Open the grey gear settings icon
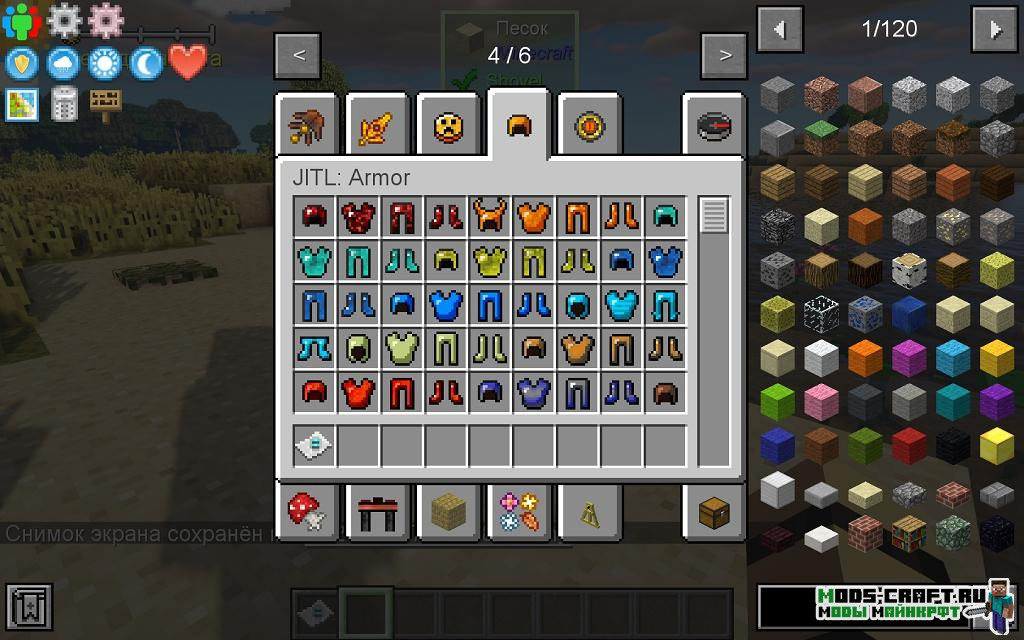The height and width of the screenshot is (640, 1024). pyautogui.click(x=64, y=20)
